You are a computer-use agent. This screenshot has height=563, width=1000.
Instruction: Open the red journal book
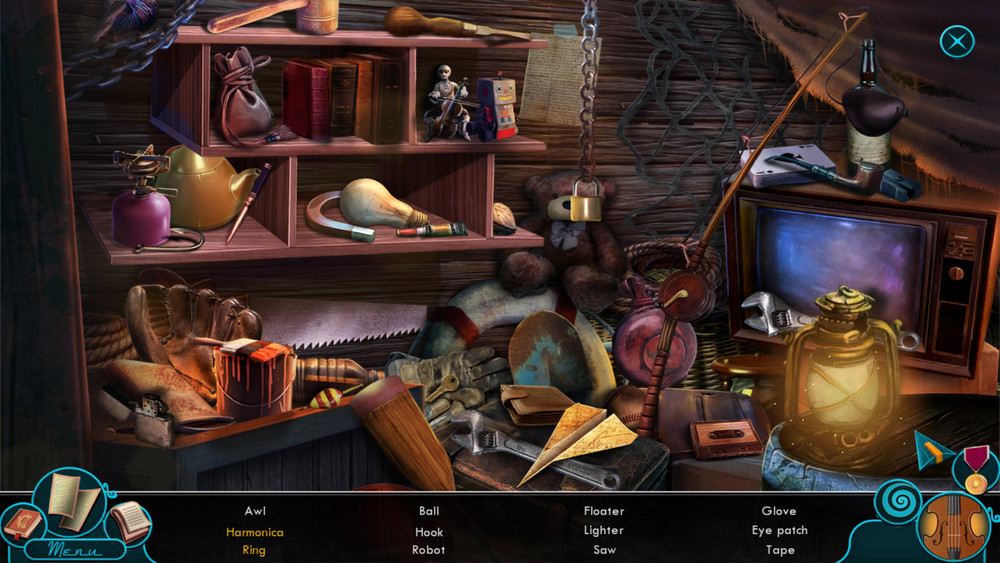pos(23,523)
